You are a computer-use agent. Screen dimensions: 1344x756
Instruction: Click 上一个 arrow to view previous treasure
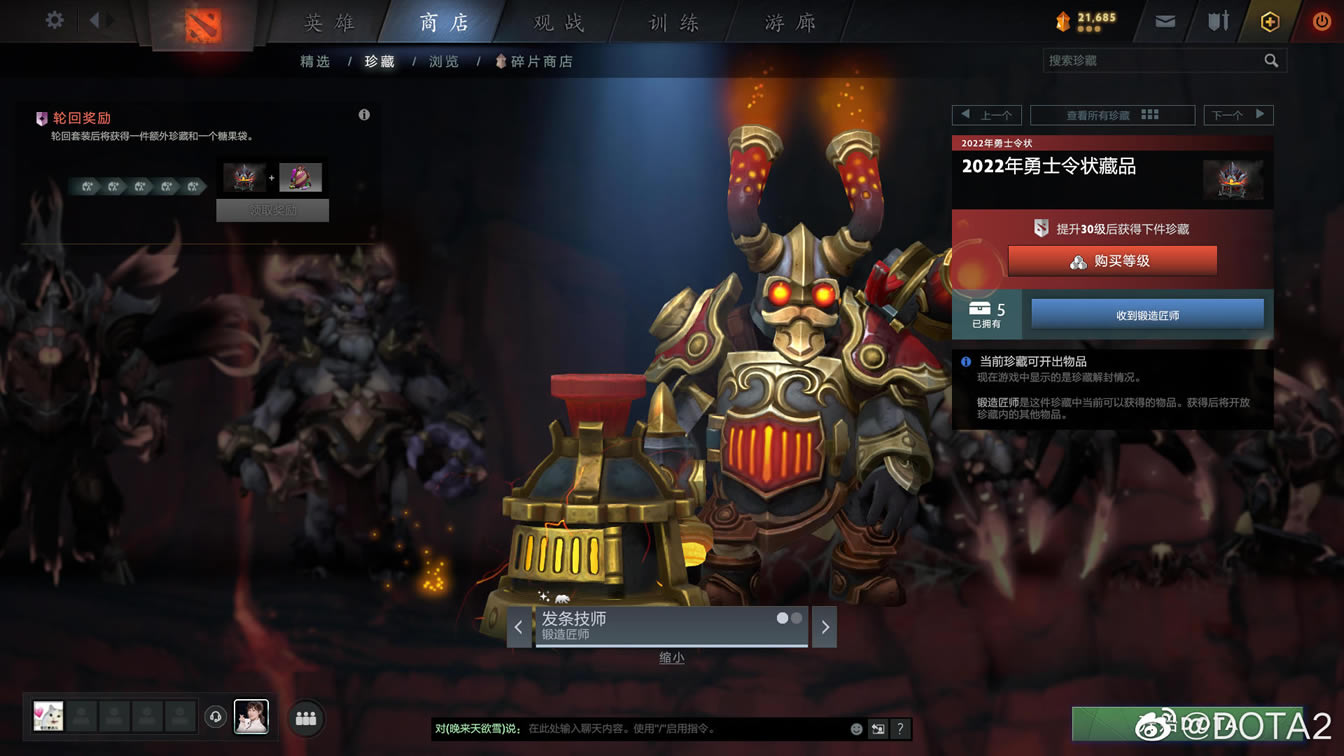(x=989, y=114)
